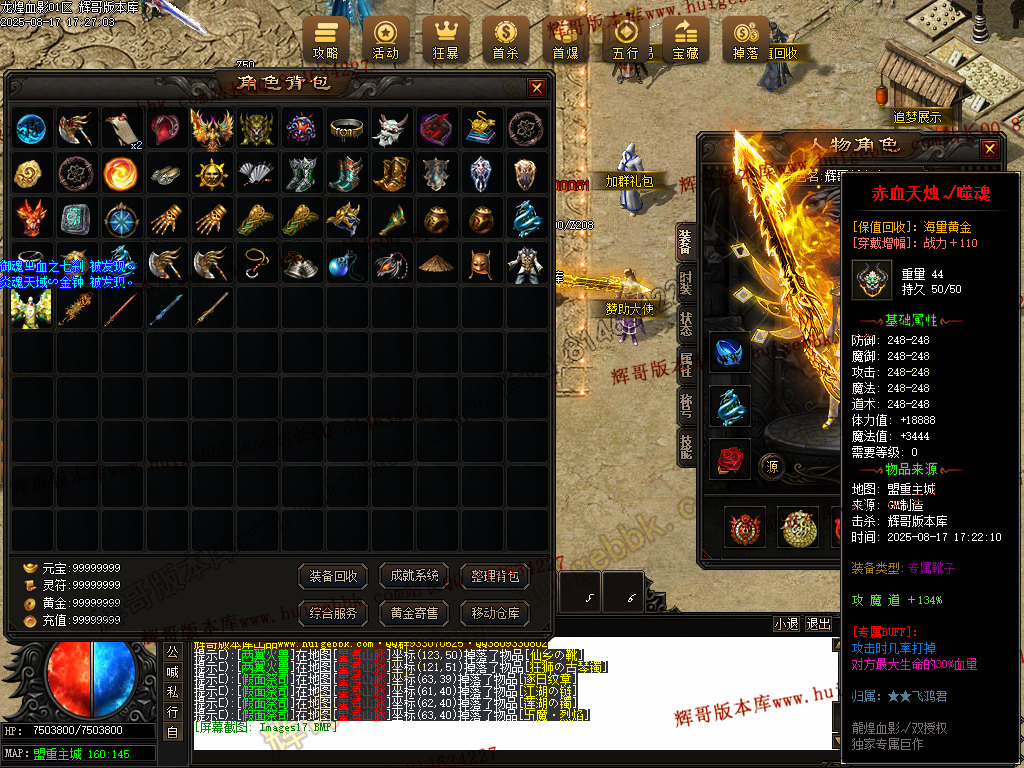Open the 攻略 guide menu
The width and height of the screenshot is (1024, 768).
coord(326,39)
